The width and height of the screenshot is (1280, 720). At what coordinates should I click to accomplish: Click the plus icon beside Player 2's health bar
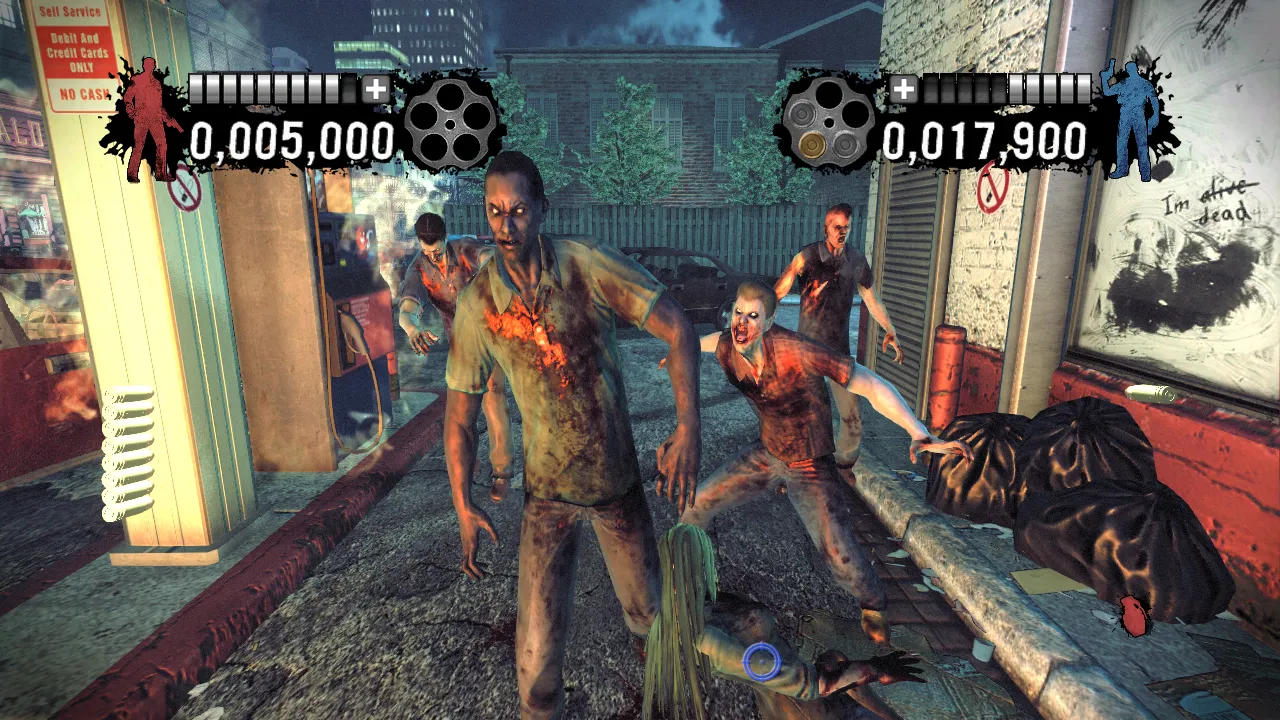(x=906, y=88)
